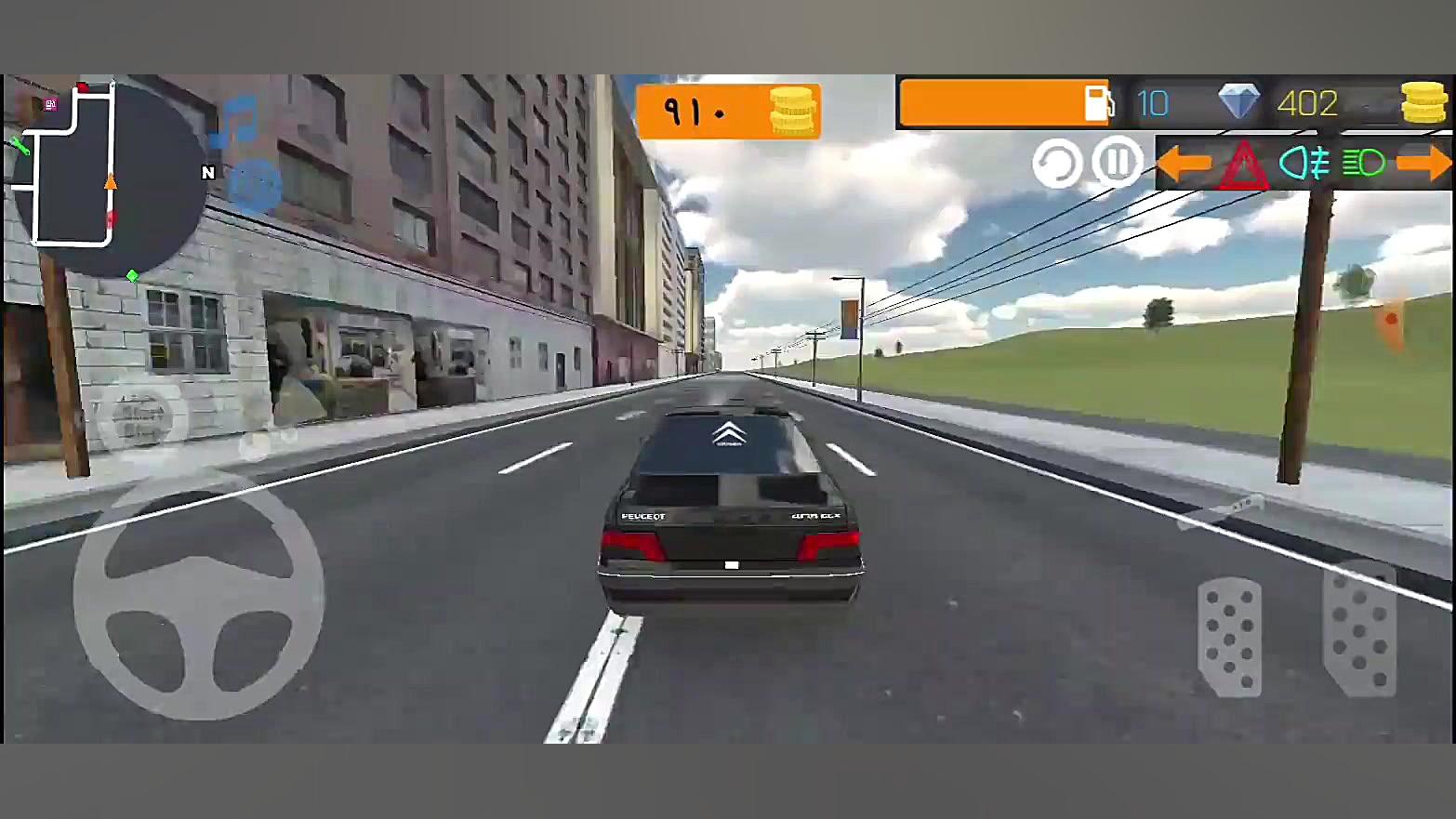Tap the gold coin stack beside 402
Image resolution: width=1456 pixels, height=819 pixels.
point(1423,102)
